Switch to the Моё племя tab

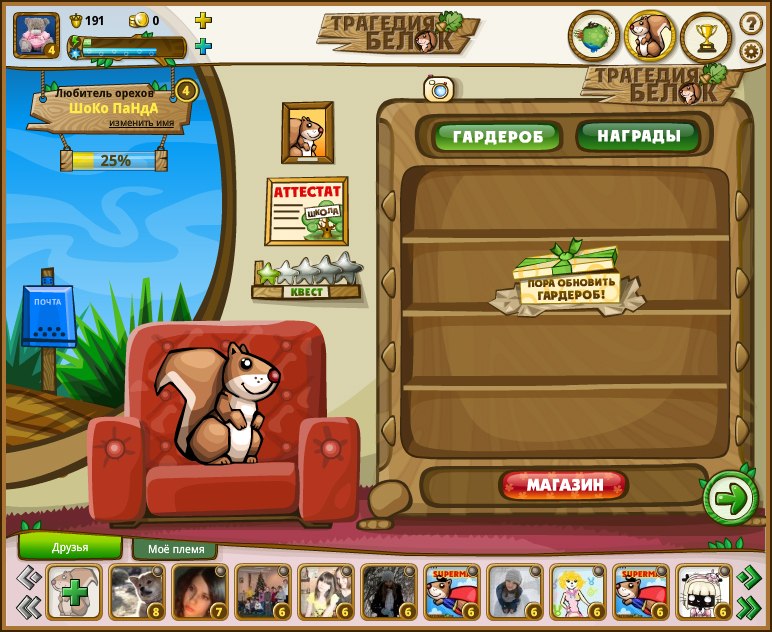(x=176, y=549)
